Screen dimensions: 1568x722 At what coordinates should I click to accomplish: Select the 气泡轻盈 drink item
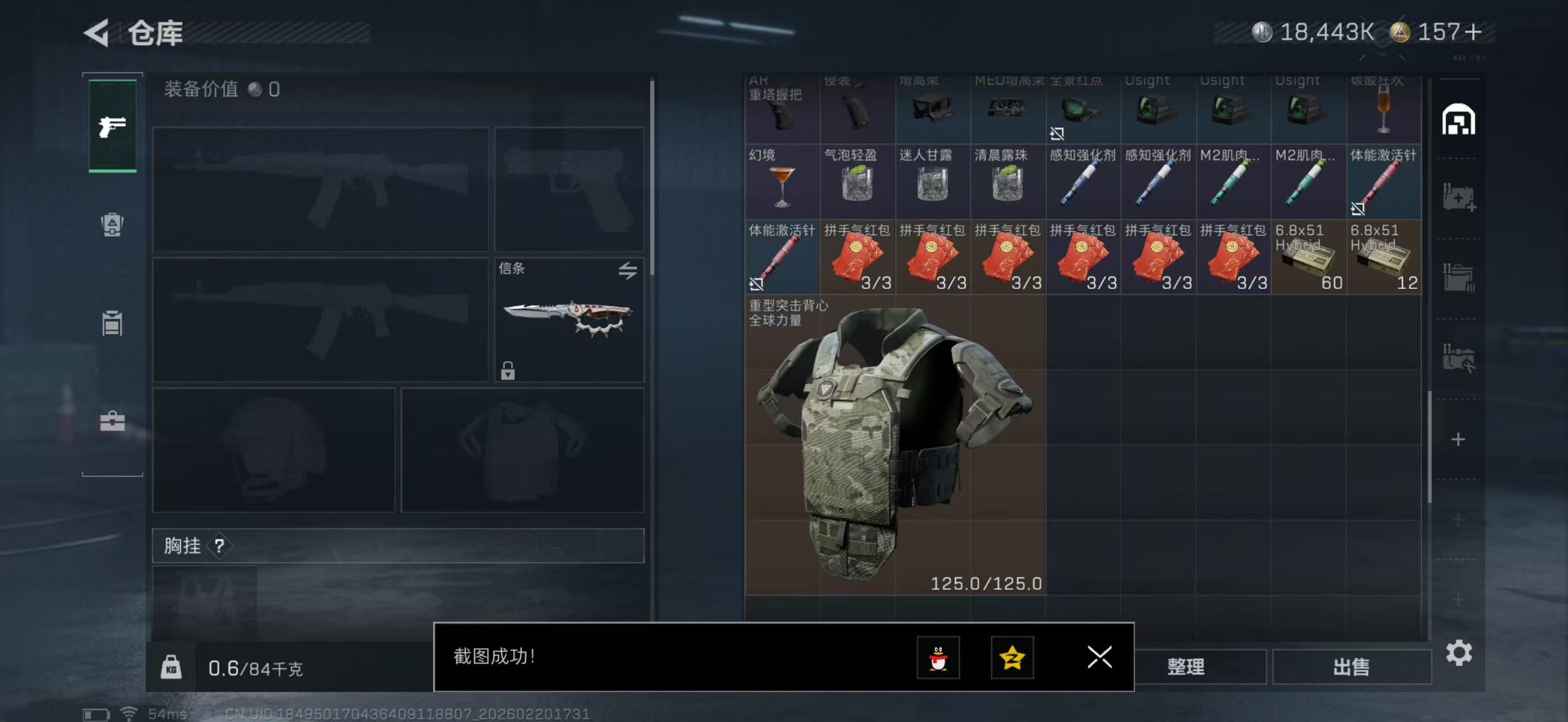[x=857, y=182]
